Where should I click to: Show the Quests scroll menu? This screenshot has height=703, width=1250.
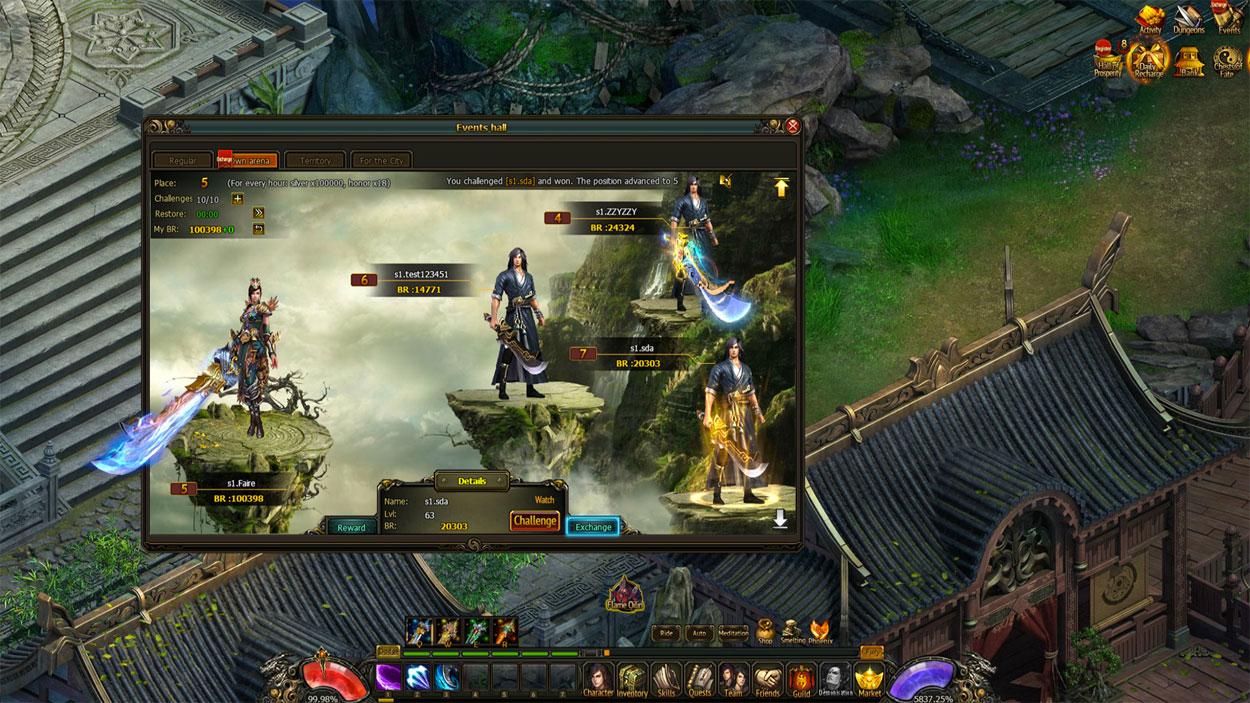point(699,677)
